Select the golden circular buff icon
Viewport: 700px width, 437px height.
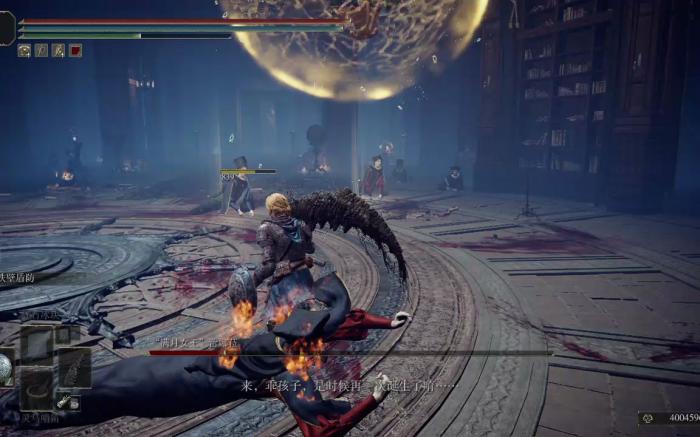[x=24, y=50]
